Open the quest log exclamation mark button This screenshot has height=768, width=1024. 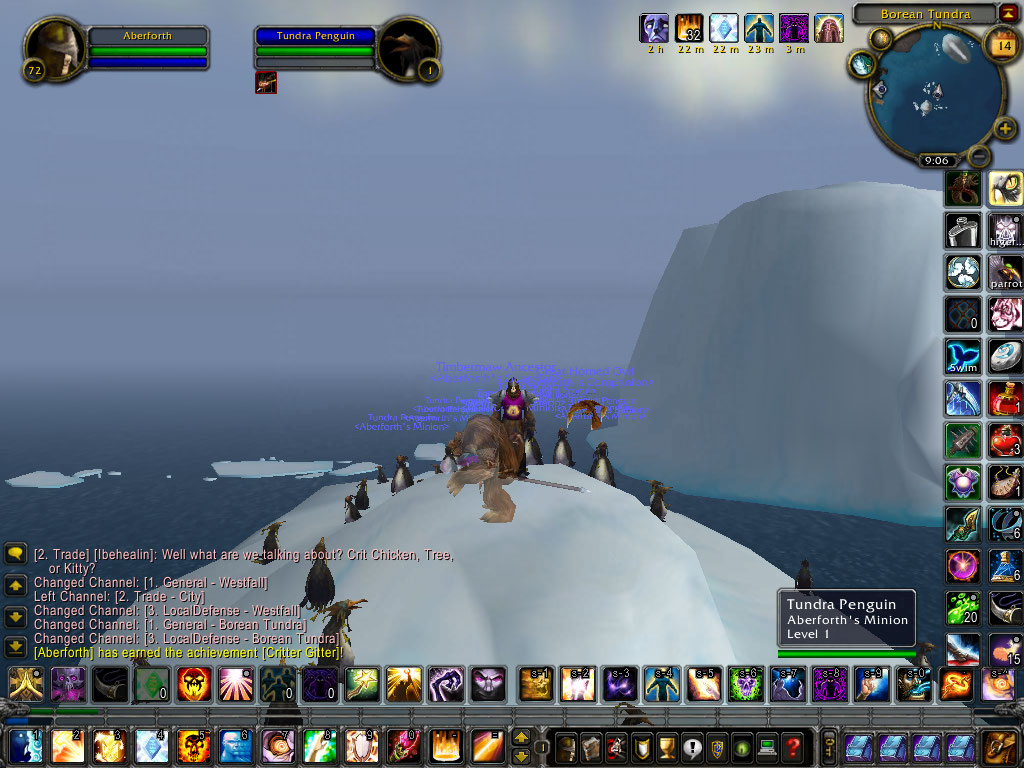coord(692,746)
